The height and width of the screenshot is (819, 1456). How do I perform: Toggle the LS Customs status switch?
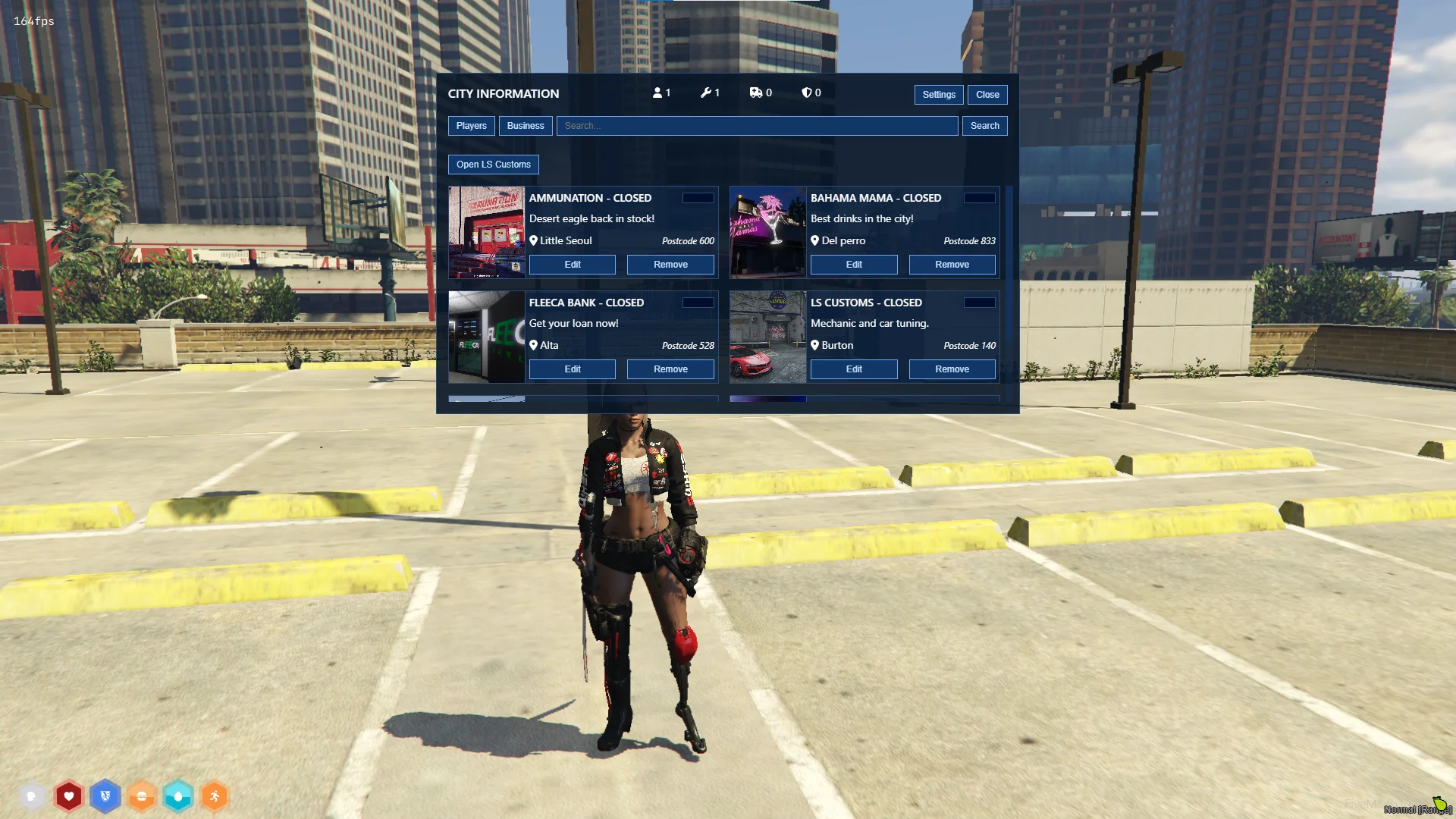point(979,303)
